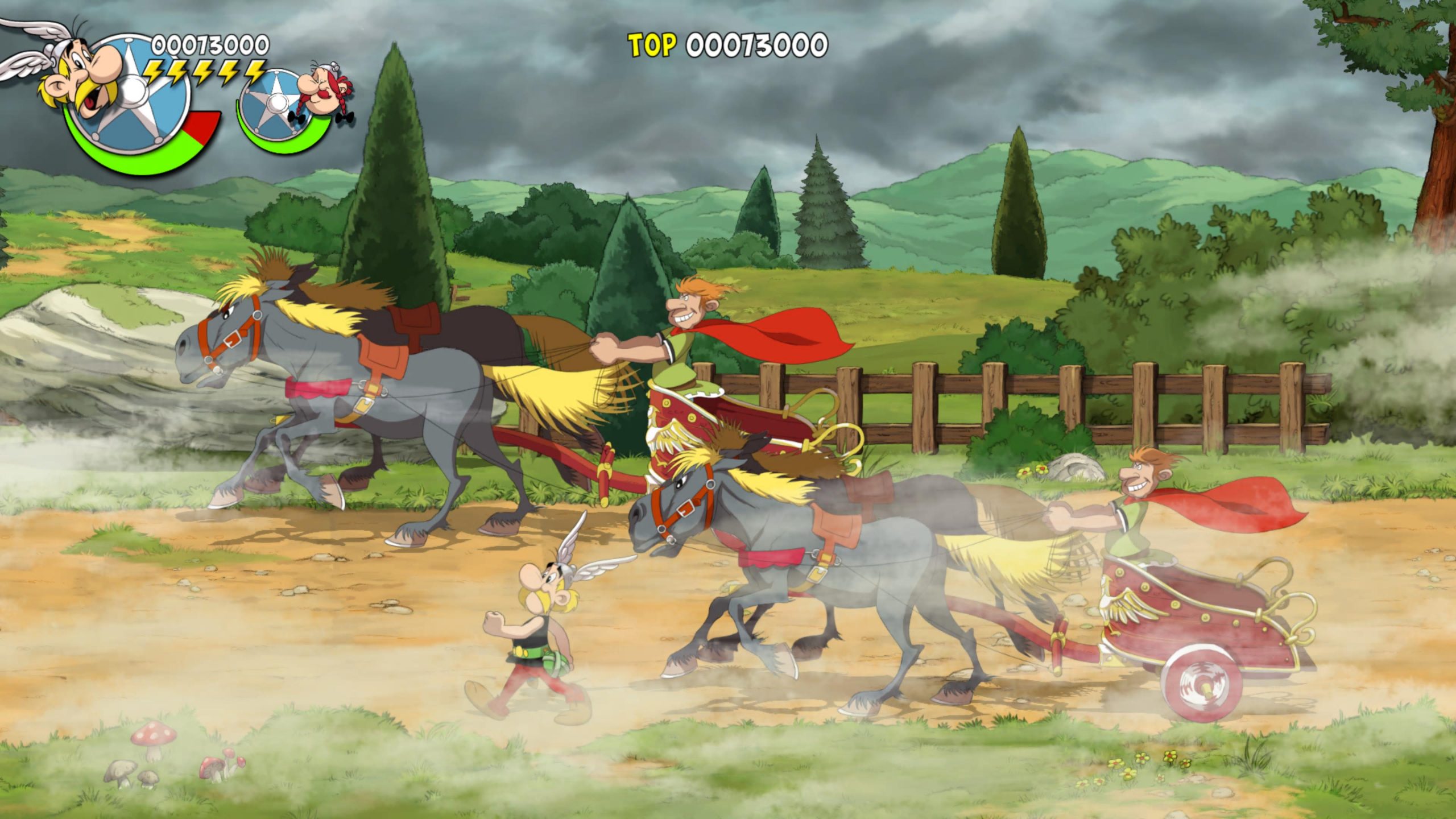Click the first lightning bolt power icon

(x=154, y=71)
